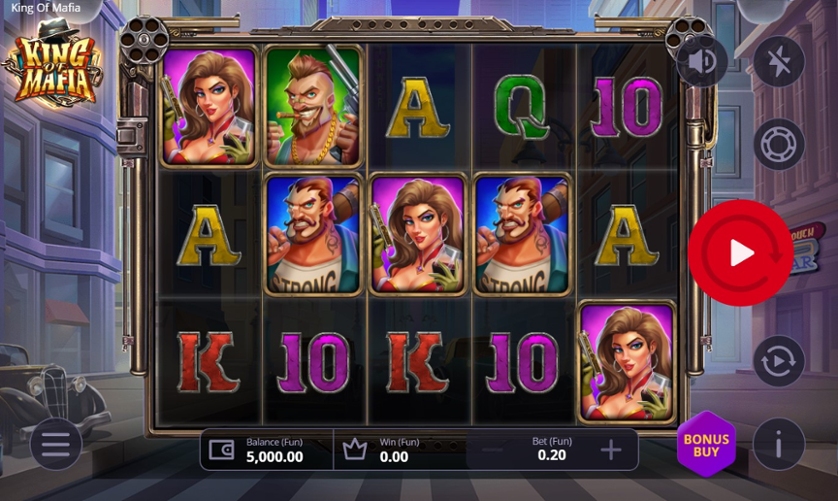This screenshot has height=501, width=838.
Task: Spin the reels with the red button
Action: (x=740, y=253)
